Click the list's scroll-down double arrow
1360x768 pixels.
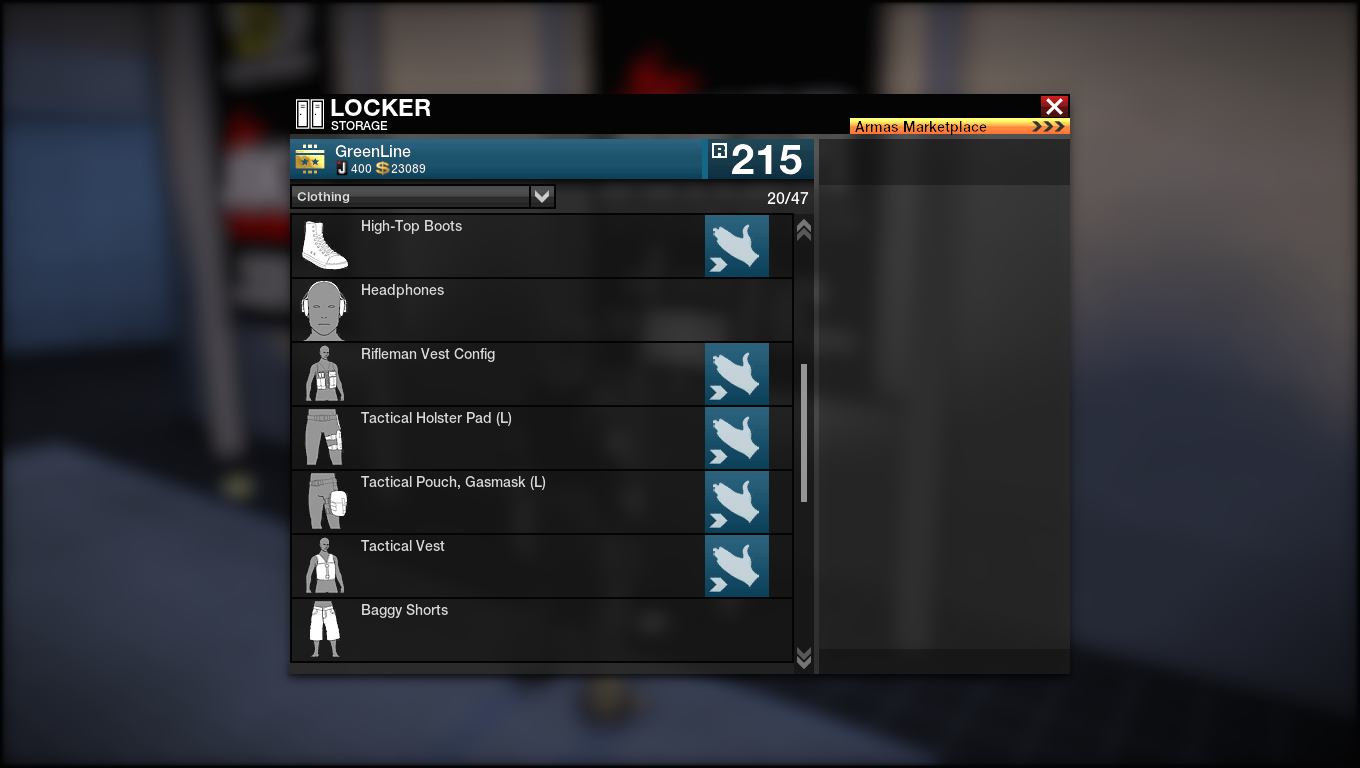click(803, 656)
